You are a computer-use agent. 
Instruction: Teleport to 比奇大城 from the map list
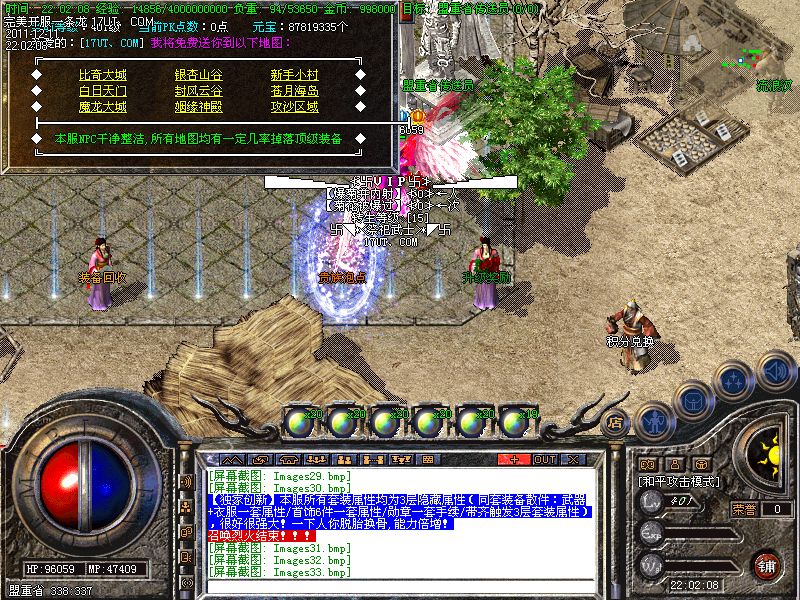(x=103, y=75)
